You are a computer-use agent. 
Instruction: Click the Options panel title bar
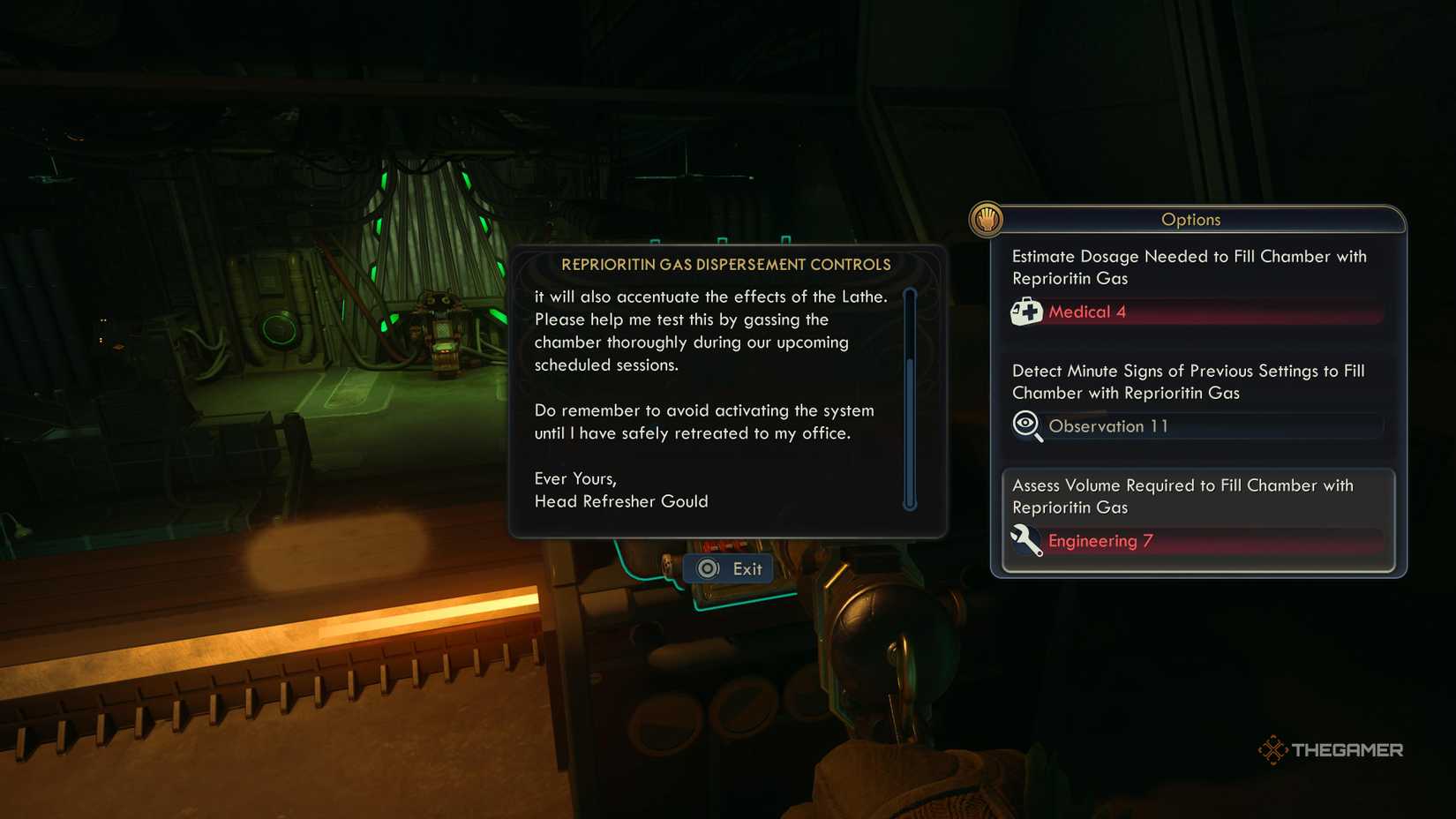1192,220
